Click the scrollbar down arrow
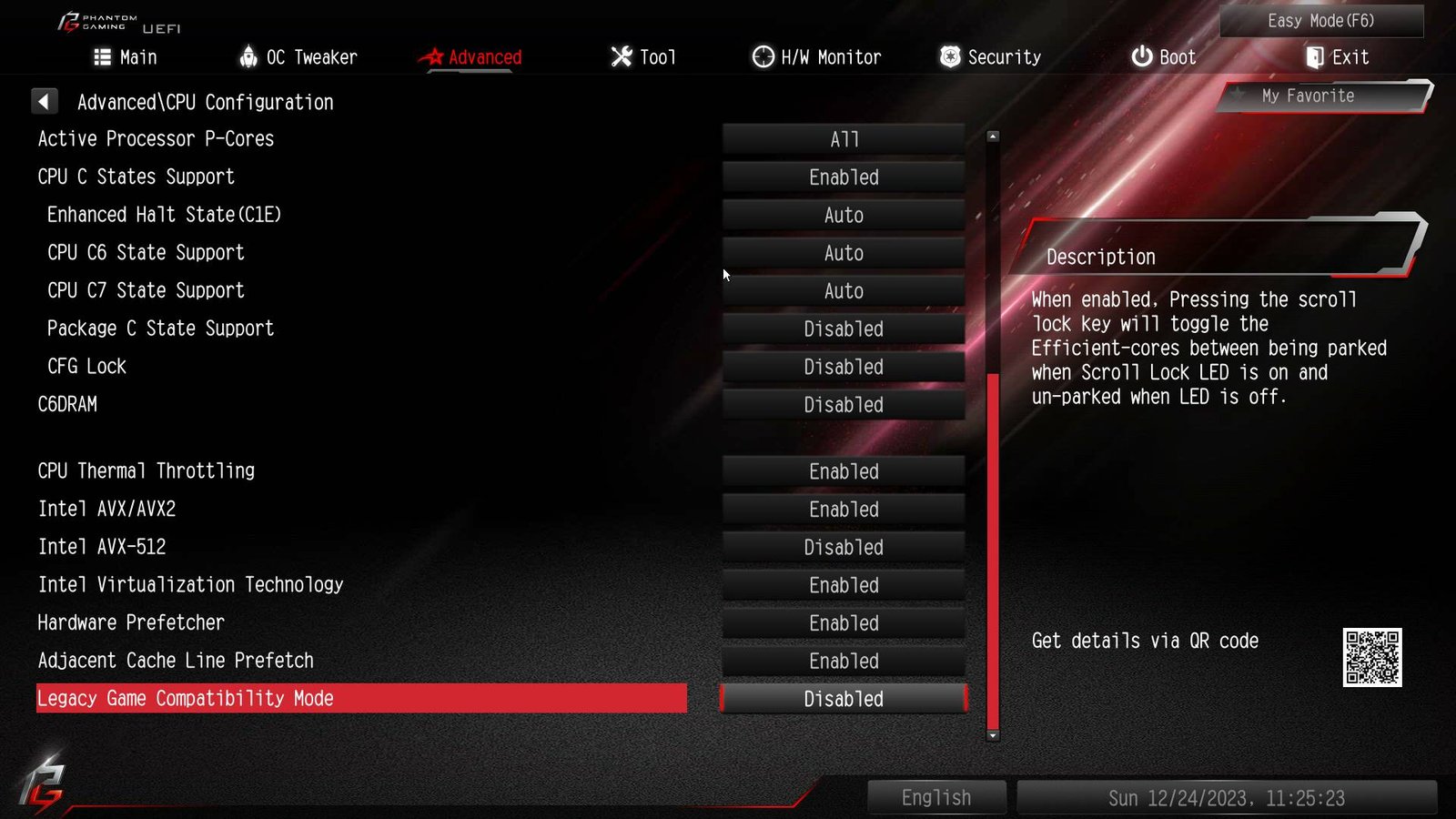The width and height of the screenshot is (1456, 819). pyautogui.click(x=993, y=735)
